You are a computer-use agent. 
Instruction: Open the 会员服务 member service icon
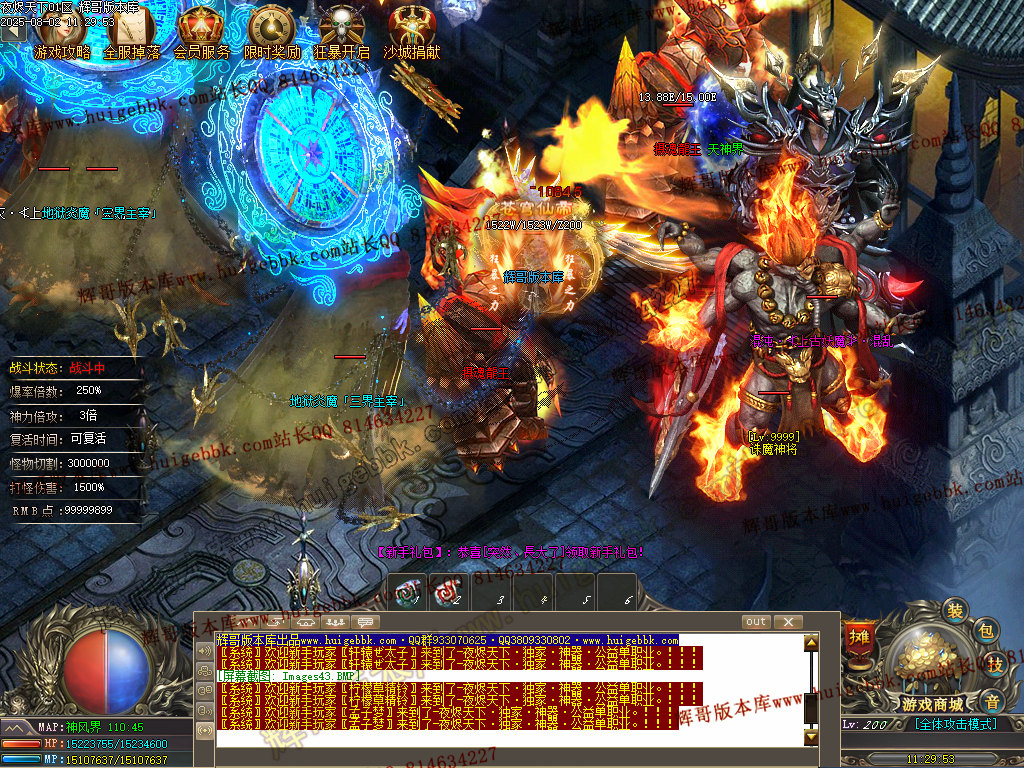tap(202, 32)
